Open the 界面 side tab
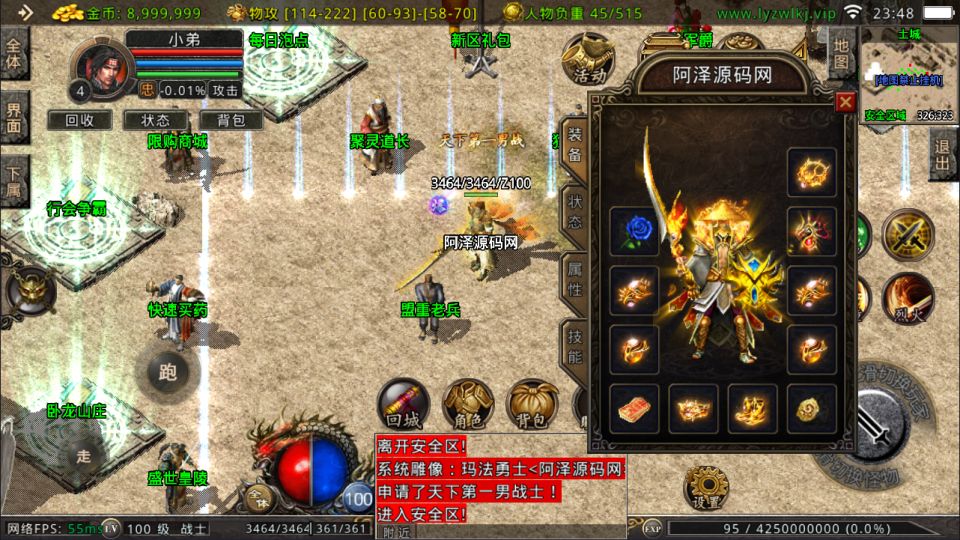The height and width of the screenshot is (540, 960). pos(15,116)
